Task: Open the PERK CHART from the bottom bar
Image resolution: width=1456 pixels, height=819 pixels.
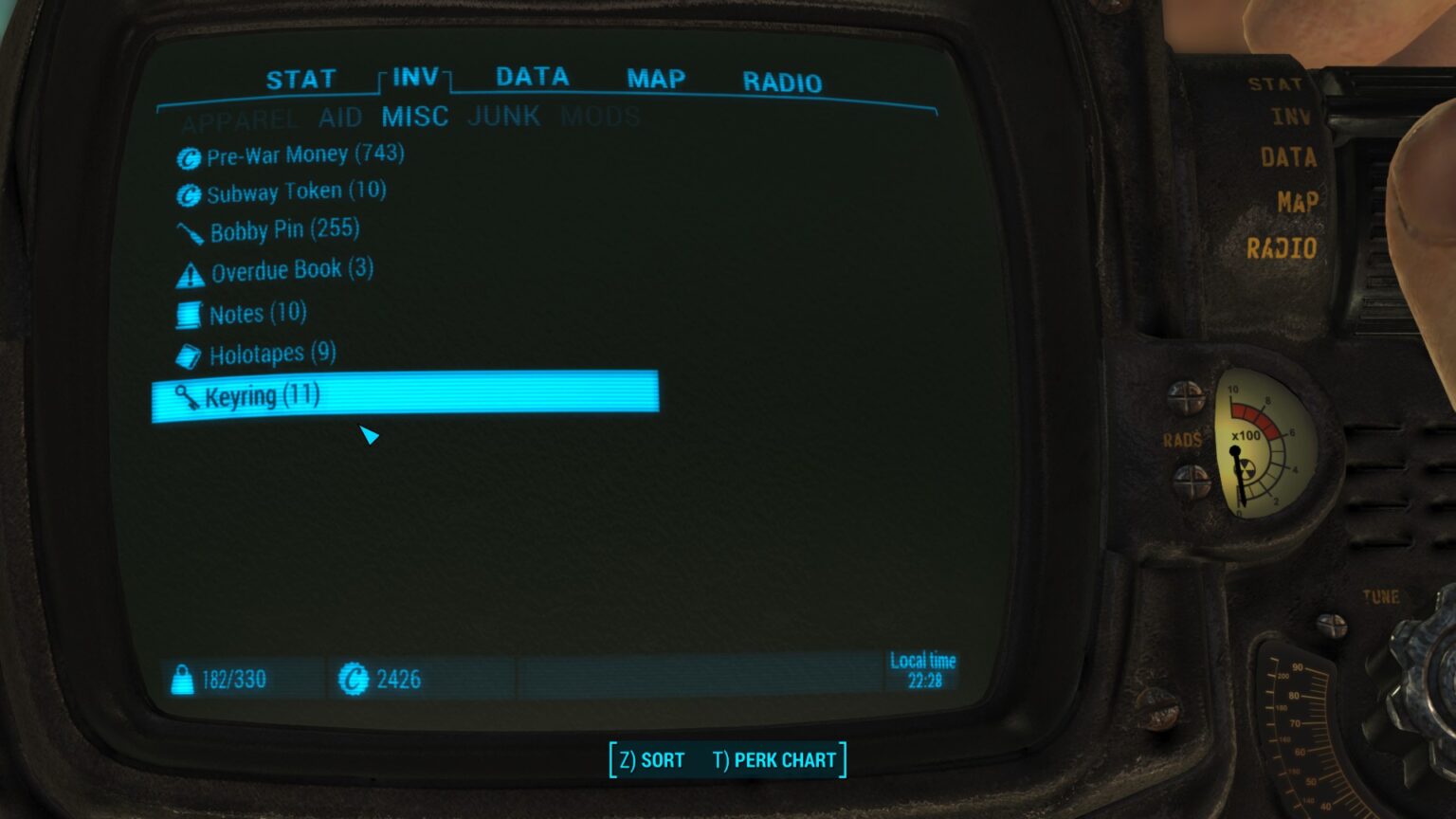Action: (x=773, y=759)
